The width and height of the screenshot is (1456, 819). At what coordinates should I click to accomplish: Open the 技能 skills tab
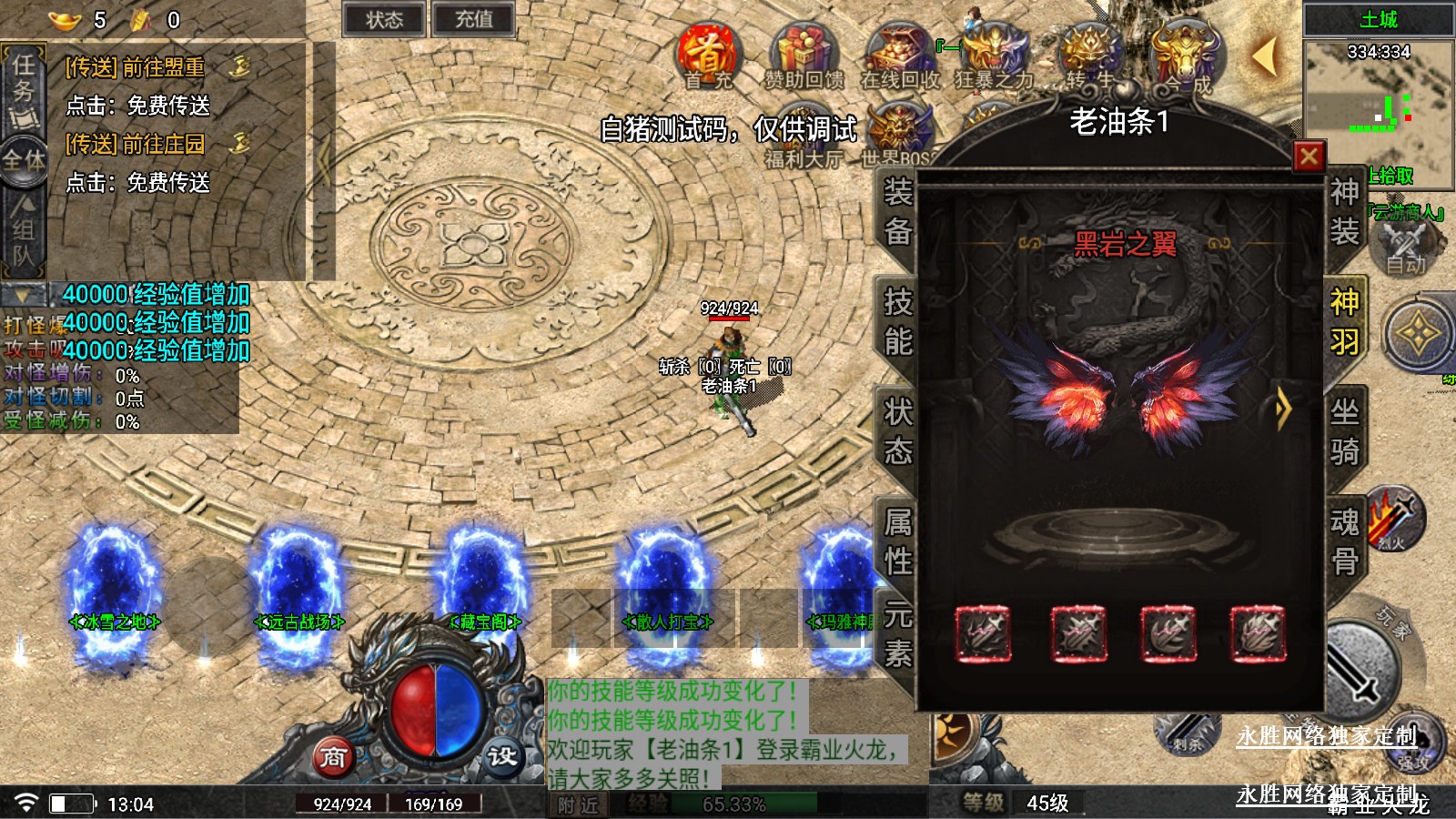897,321
